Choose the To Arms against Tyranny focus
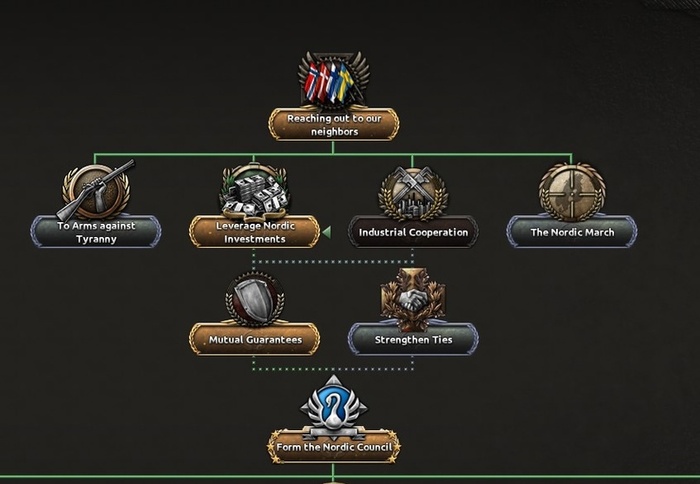The height and width of the screenshot is (484, 700). (95, 231)
